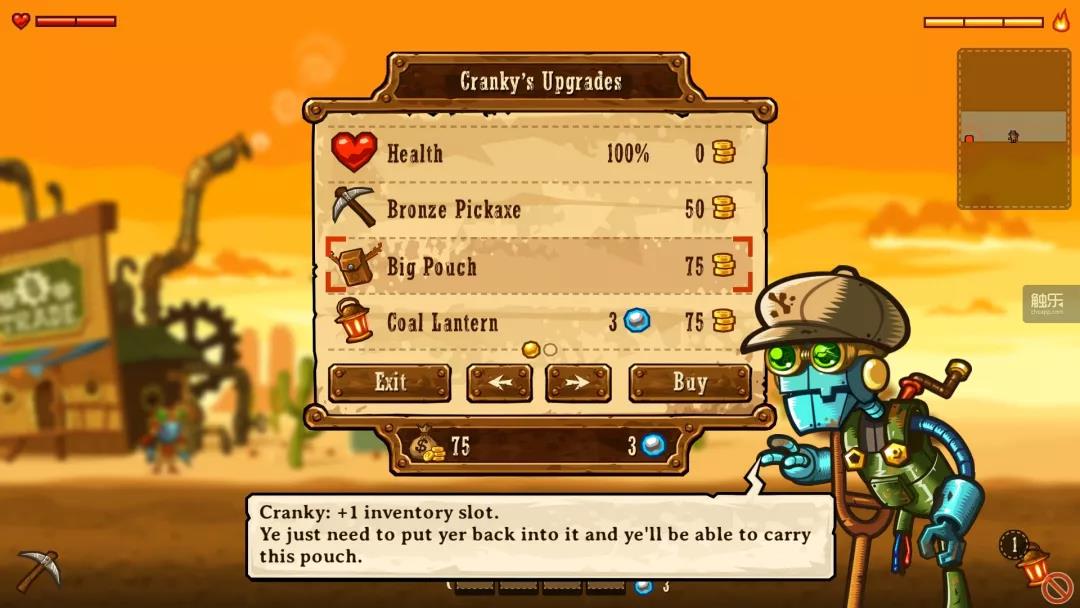Go to previous upgrades page arrow
The image size is (1080, 608).
(x=499, y=383)
